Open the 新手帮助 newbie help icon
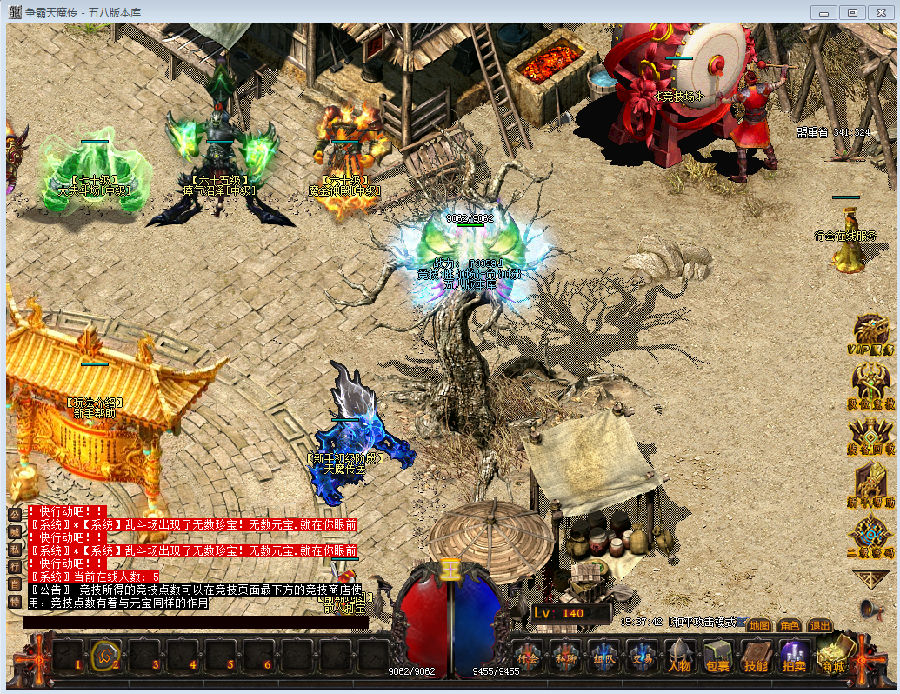Screen dimensions: 900x694 (872, 488)
